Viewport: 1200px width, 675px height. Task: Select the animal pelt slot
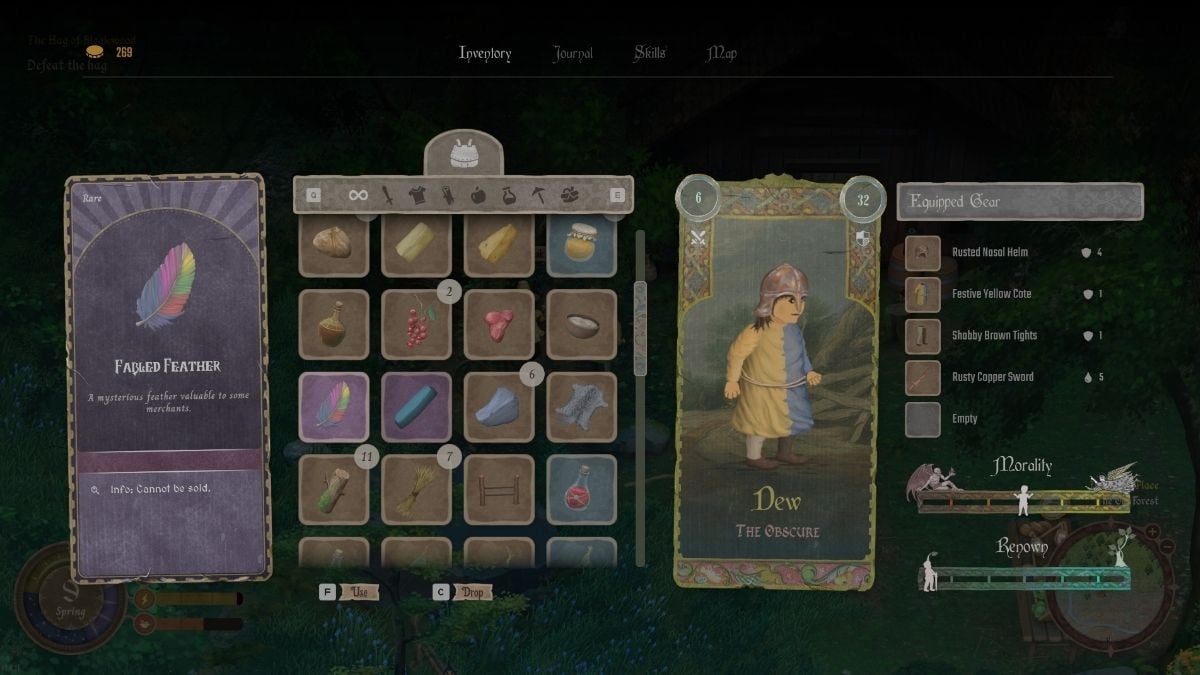pos(582,407)
